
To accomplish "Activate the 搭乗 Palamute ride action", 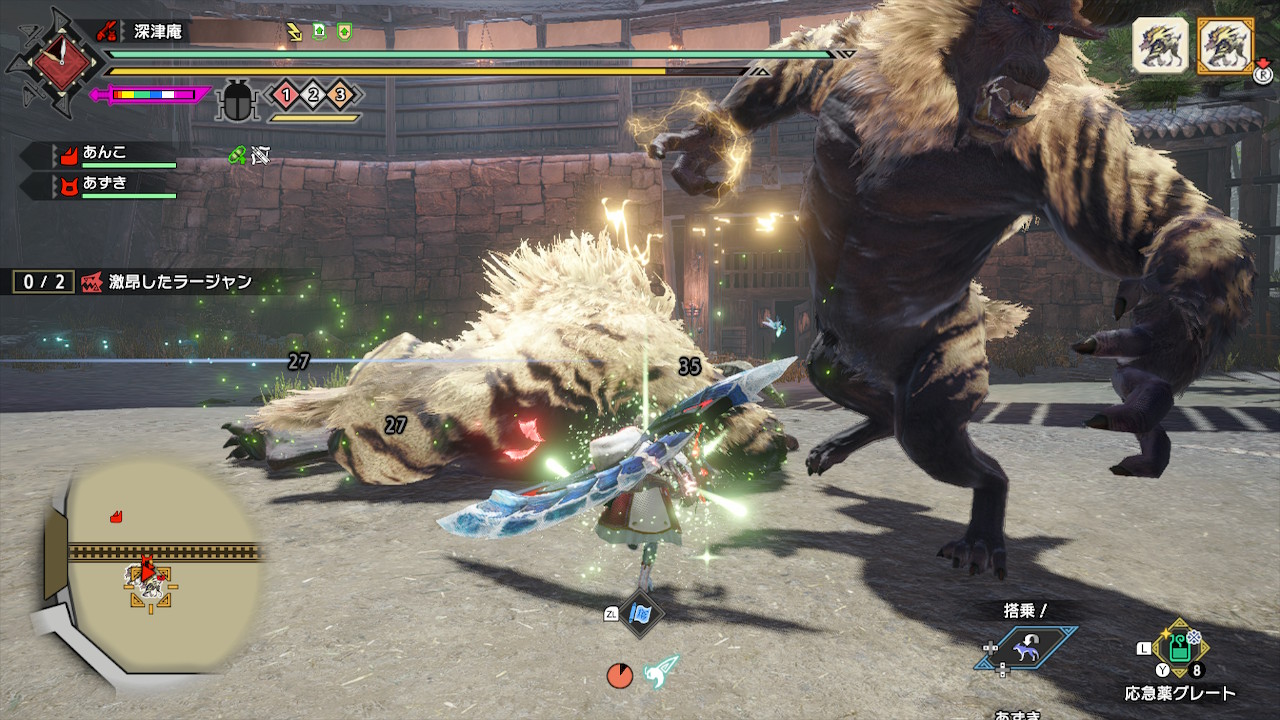I will (x=1026, y=649).
